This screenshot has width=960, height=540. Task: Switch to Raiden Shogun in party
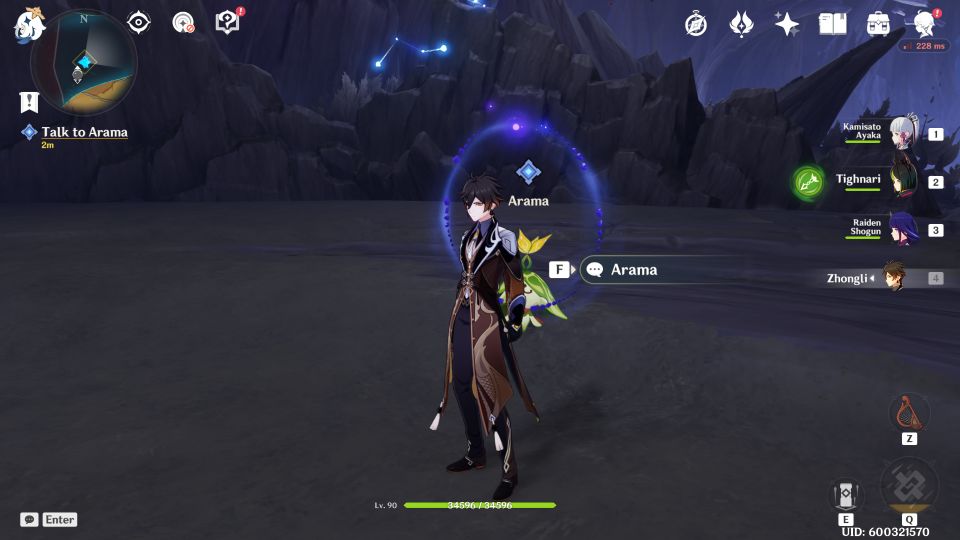904,230
